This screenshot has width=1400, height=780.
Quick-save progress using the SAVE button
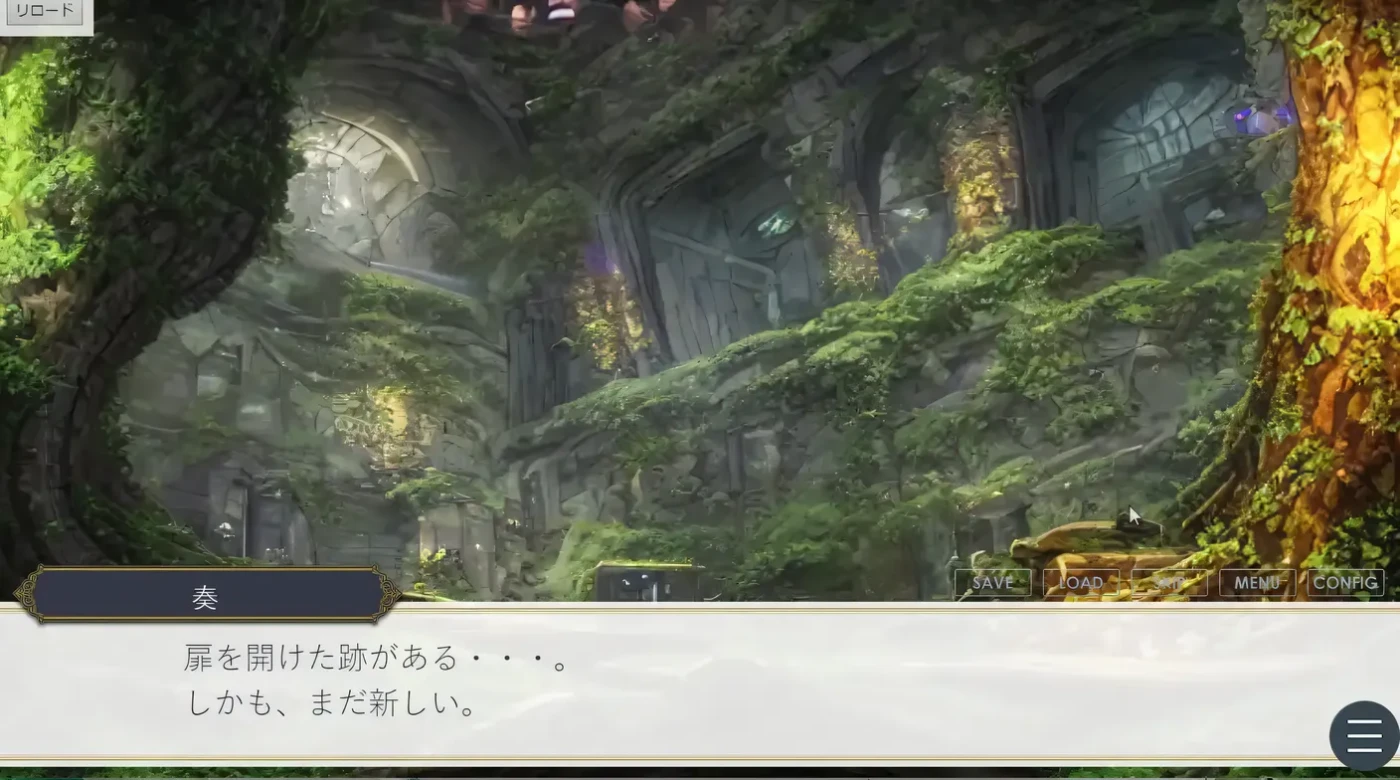point(992,582)
